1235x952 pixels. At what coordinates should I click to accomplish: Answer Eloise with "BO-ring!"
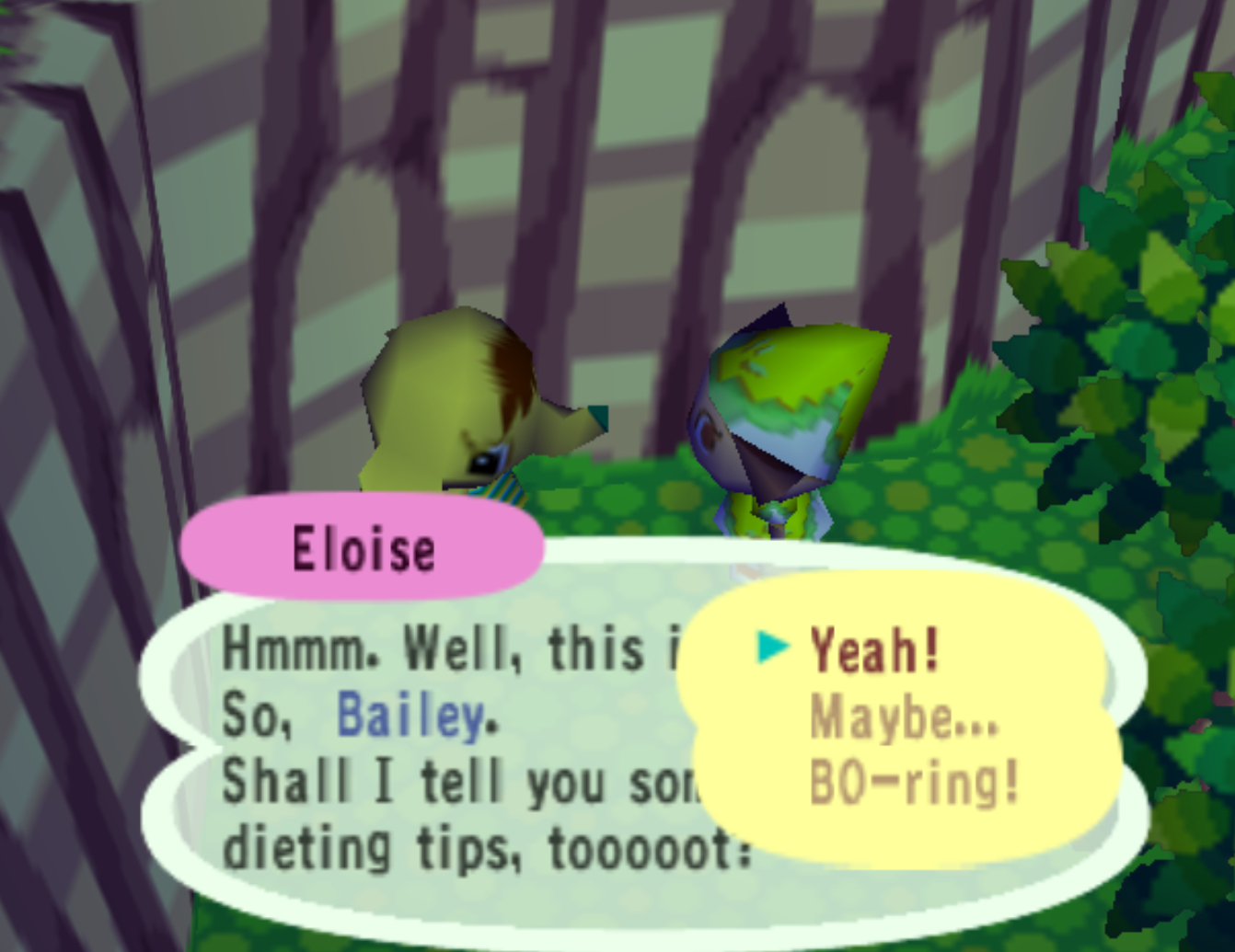coord(914,785)
